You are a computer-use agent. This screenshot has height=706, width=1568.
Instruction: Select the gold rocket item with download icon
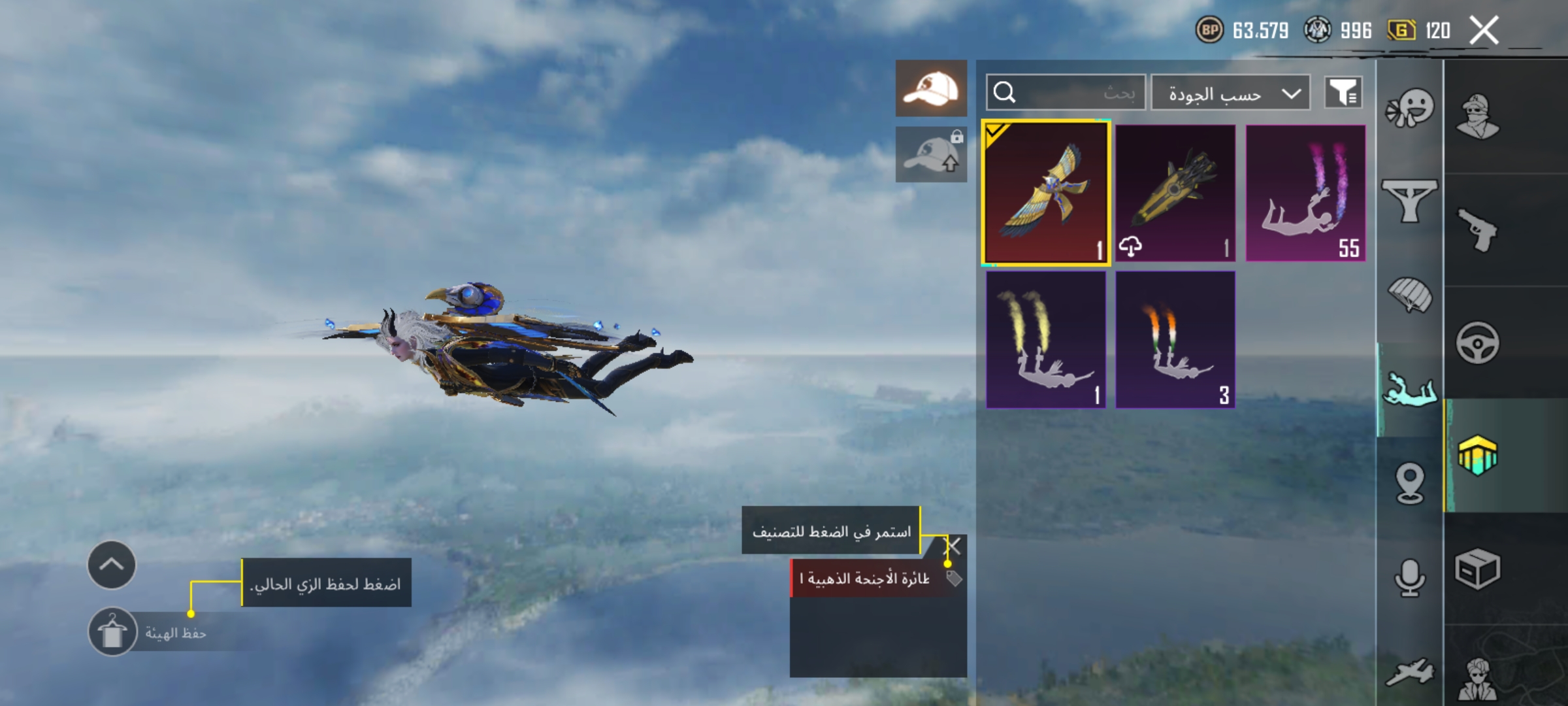coord(1175,193)
